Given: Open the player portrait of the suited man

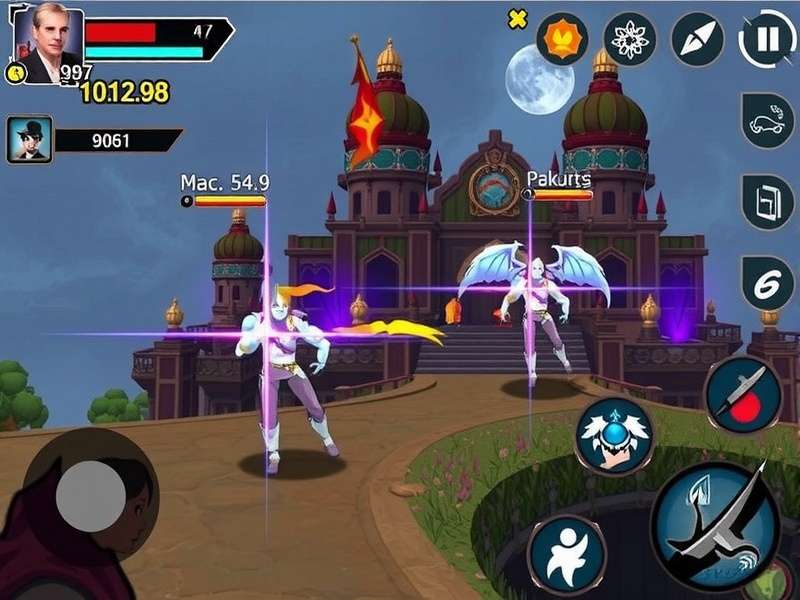Looking at the screenshot, I should point(47,44).
